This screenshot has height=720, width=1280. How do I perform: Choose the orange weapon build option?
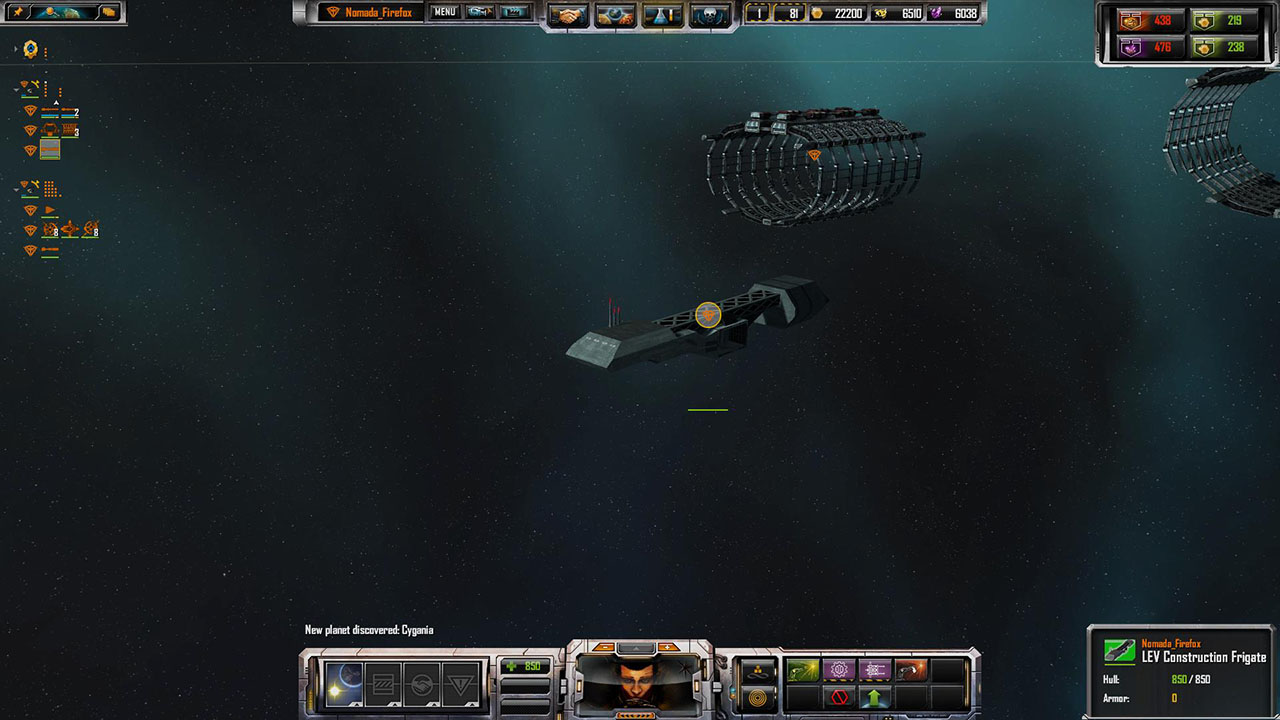click(x=911, y=670)
